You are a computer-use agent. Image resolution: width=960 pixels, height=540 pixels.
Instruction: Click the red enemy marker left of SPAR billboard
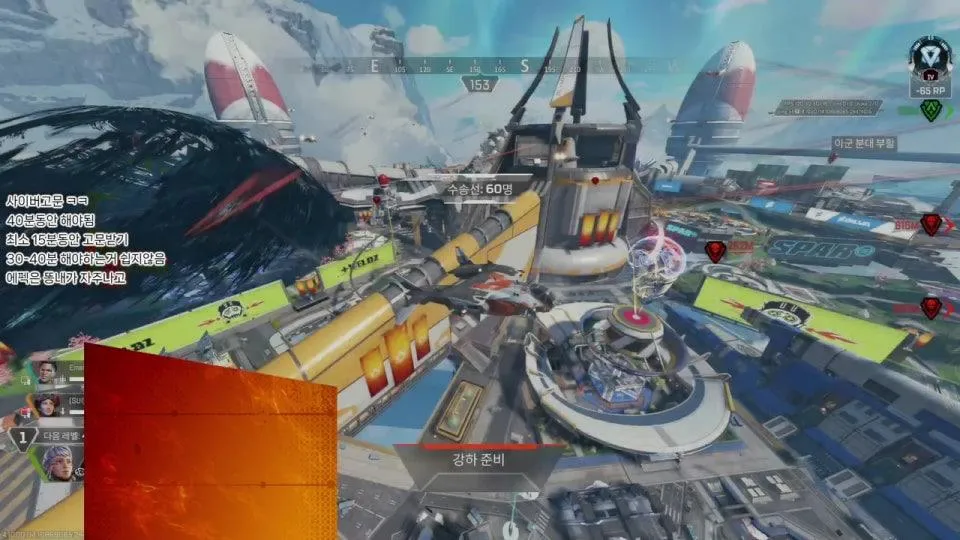click(x=715, y=251)
